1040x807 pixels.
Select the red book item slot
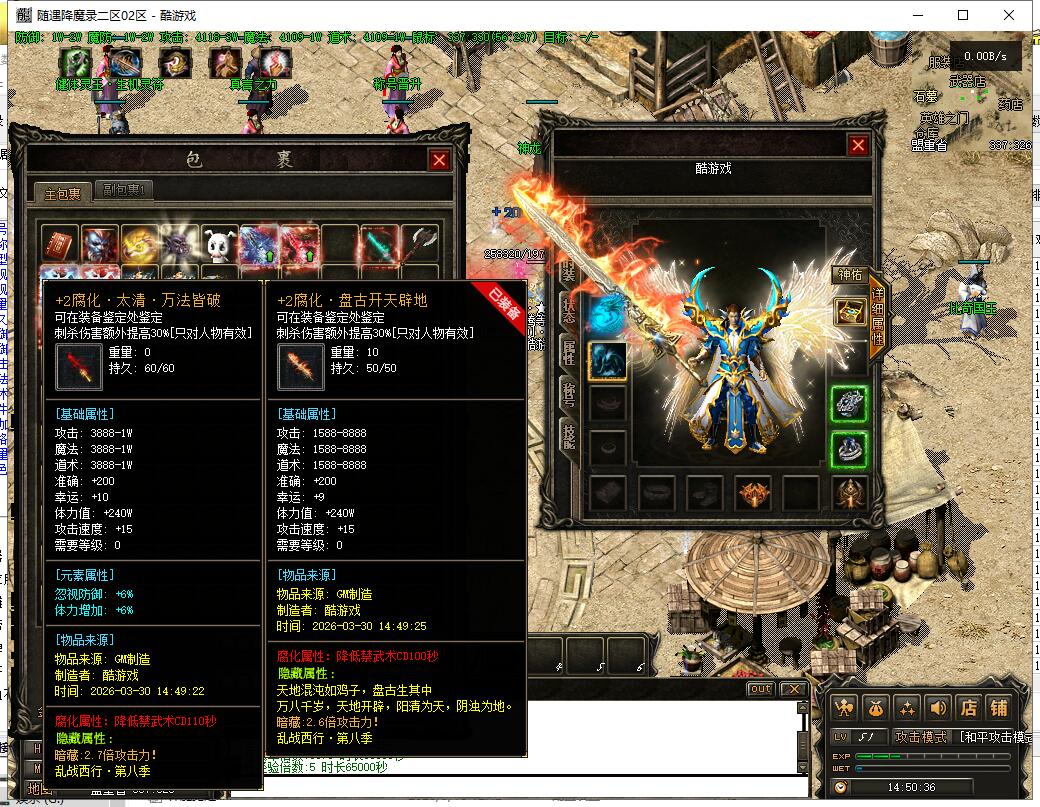[61, 244]
